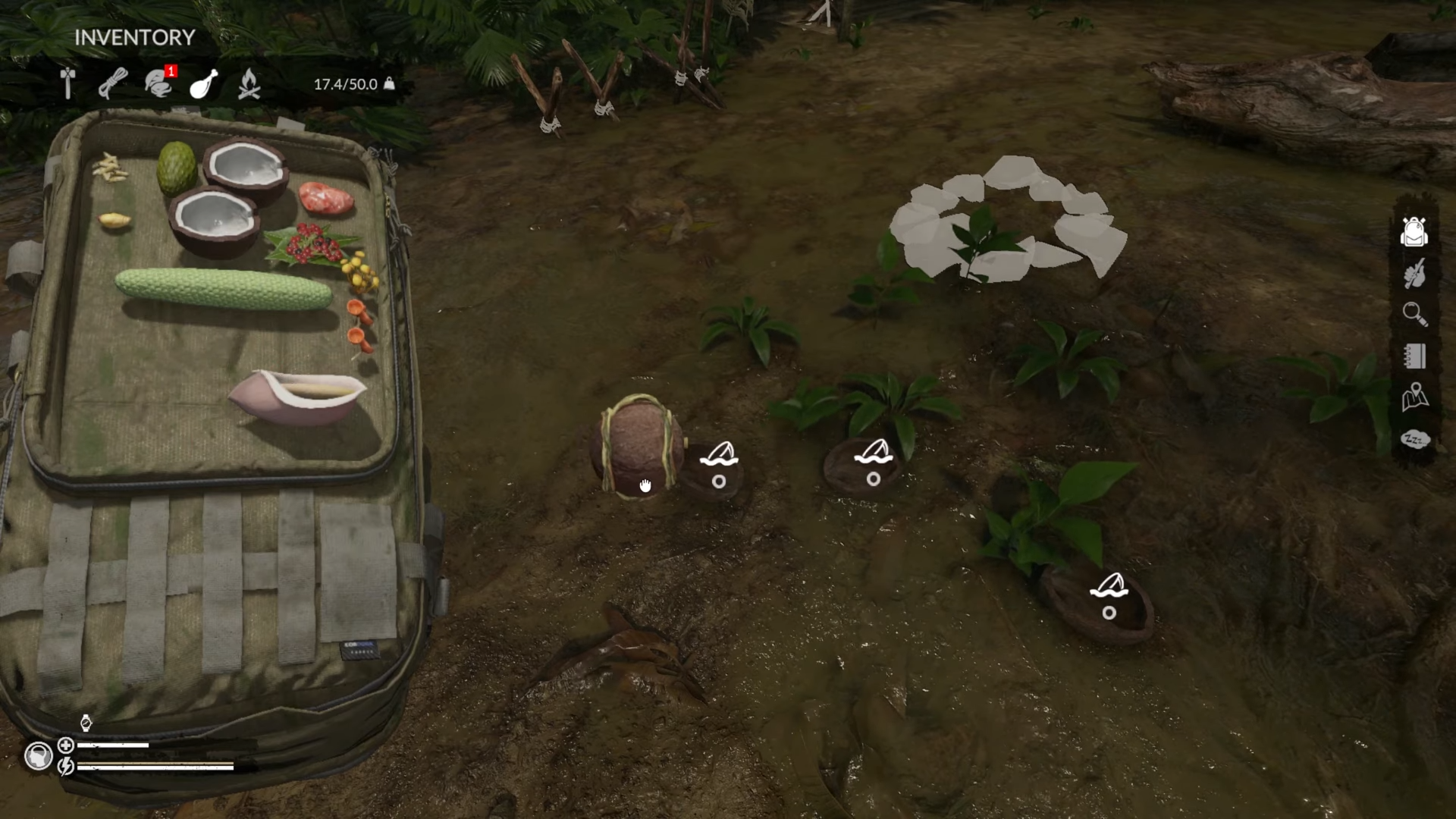
Task: Open the tools tab with axe icon
Action: 67,83
